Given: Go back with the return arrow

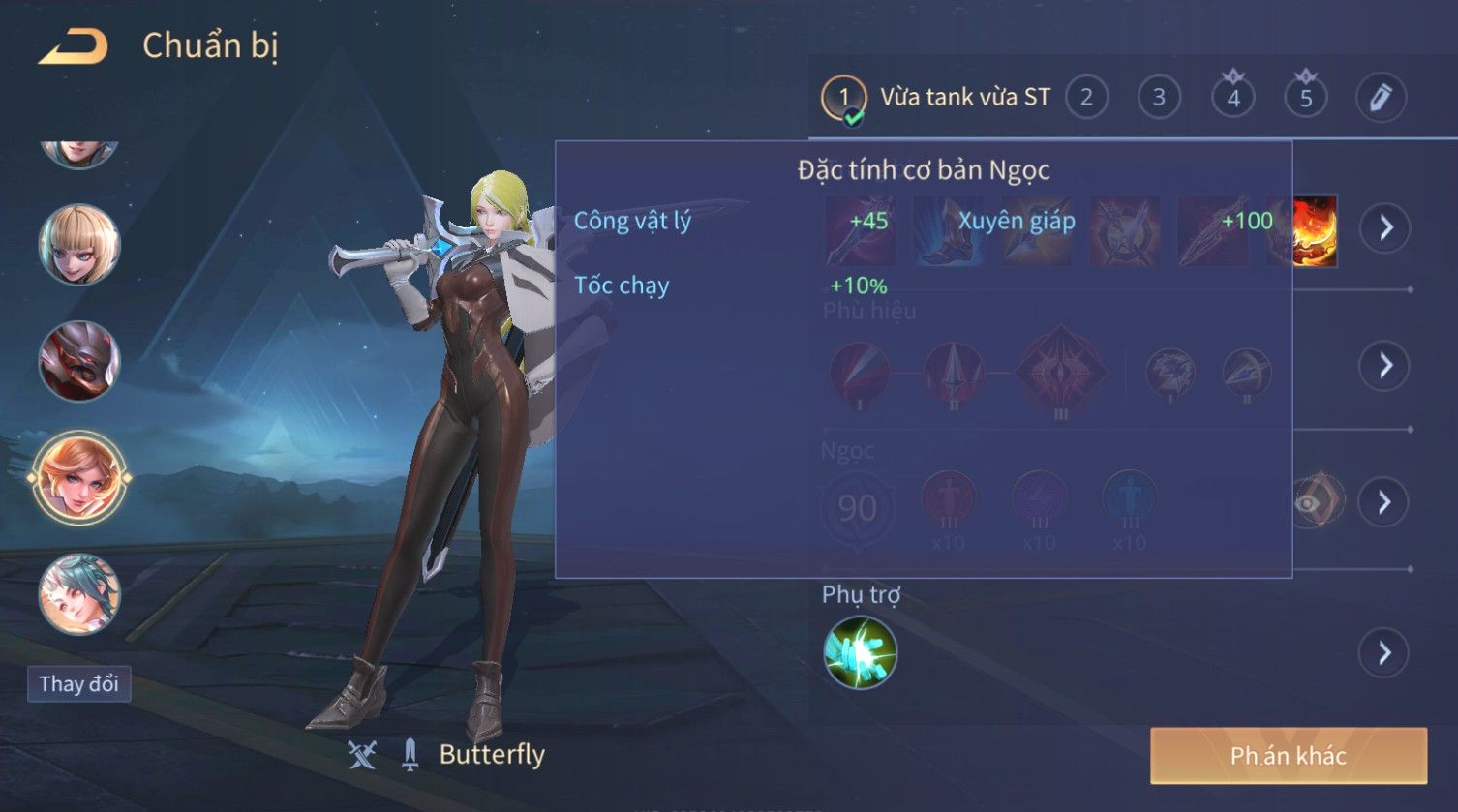Looking at the screenshot, I should point(74,46).
